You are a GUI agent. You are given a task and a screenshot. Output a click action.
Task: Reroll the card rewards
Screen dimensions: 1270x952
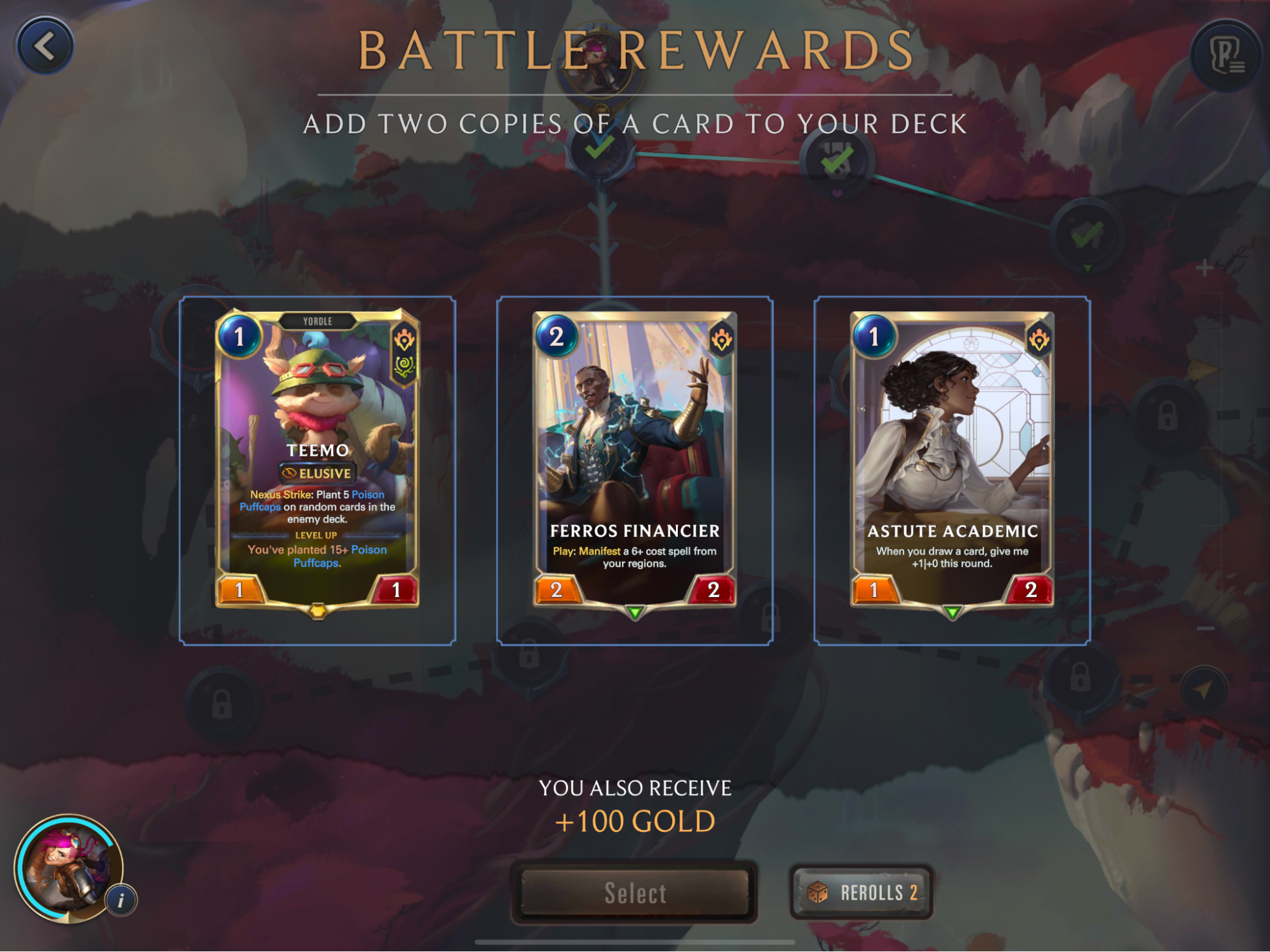coord(861,892)
